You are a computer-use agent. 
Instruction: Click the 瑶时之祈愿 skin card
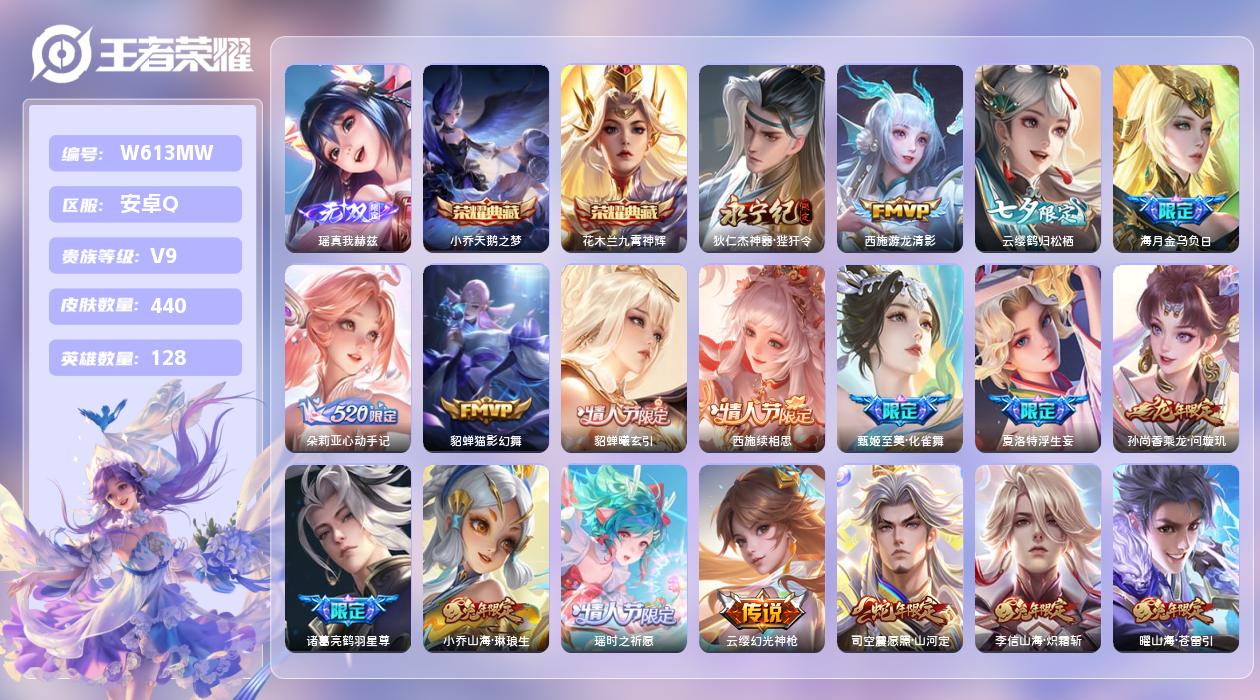(624, 558)
